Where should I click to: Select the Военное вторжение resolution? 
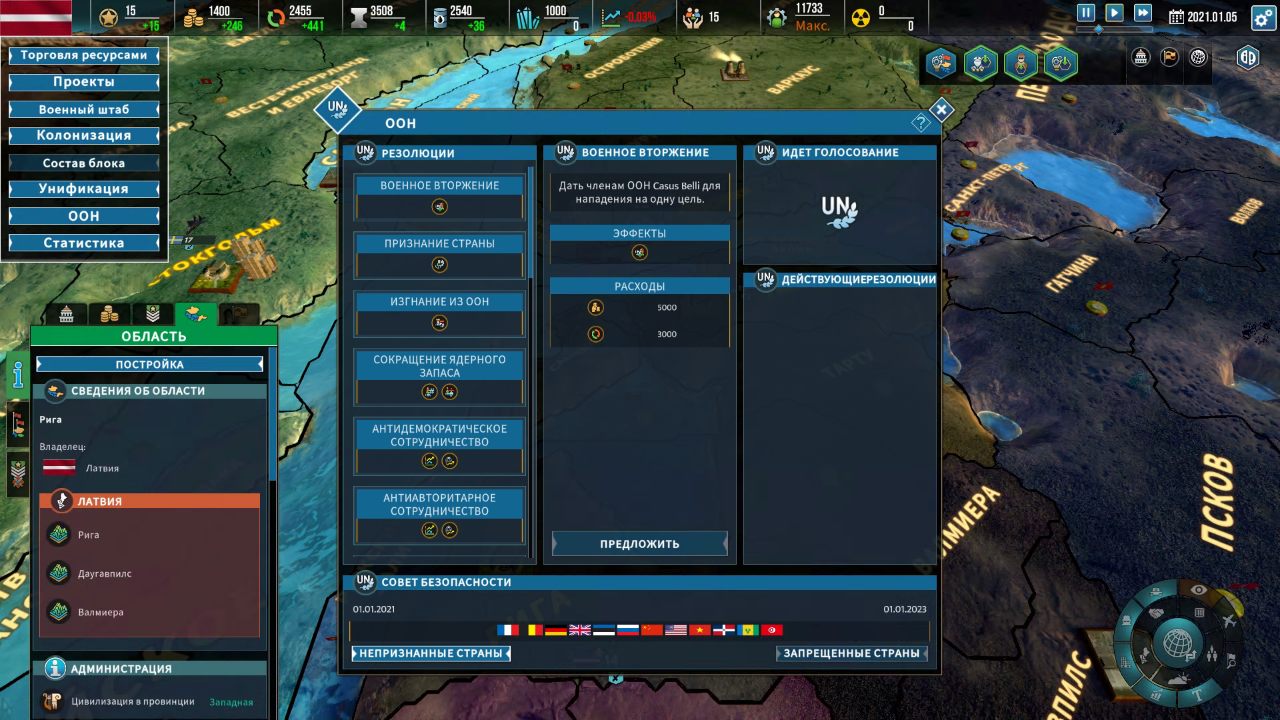click(439, 186)
